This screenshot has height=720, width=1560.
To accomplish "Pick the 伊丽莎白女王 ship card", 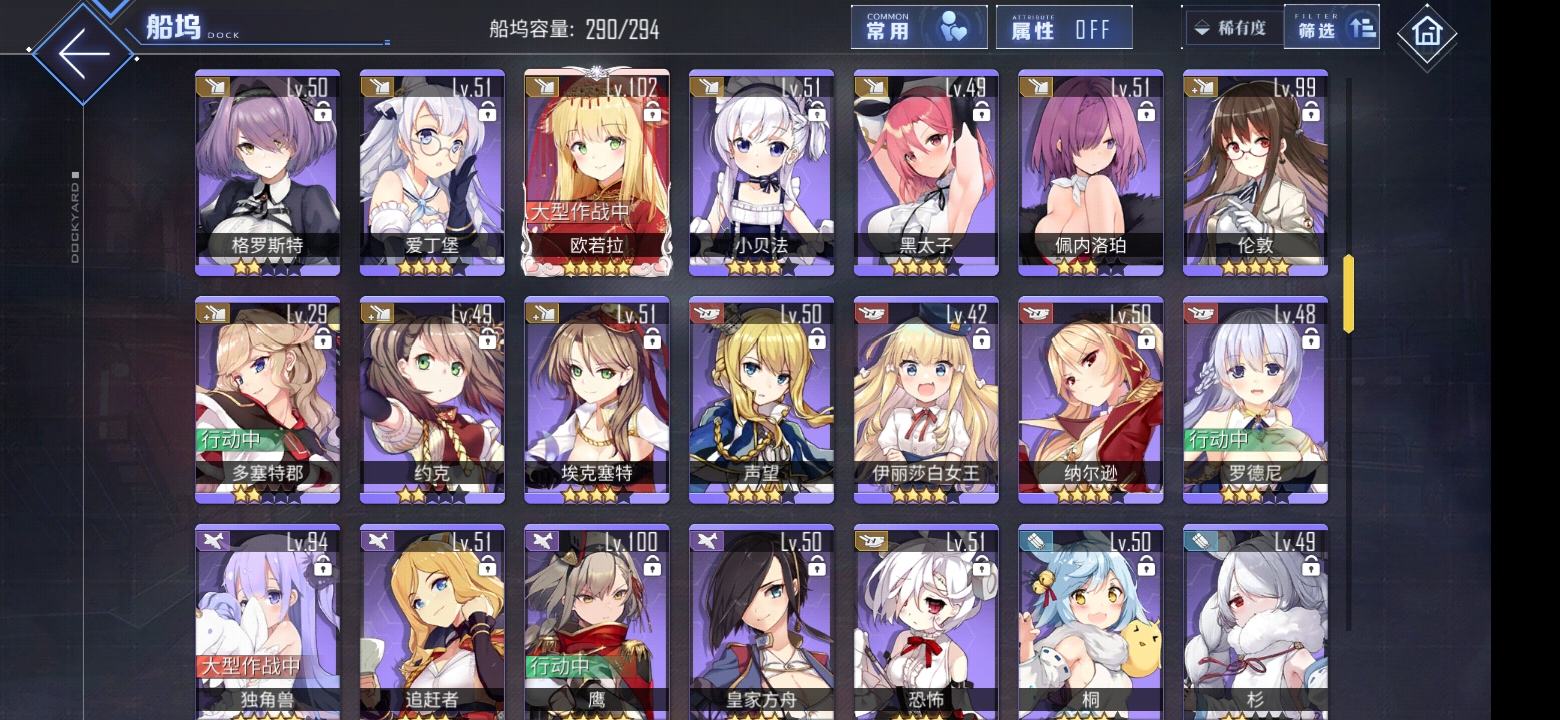I will (x=926, y=399).
